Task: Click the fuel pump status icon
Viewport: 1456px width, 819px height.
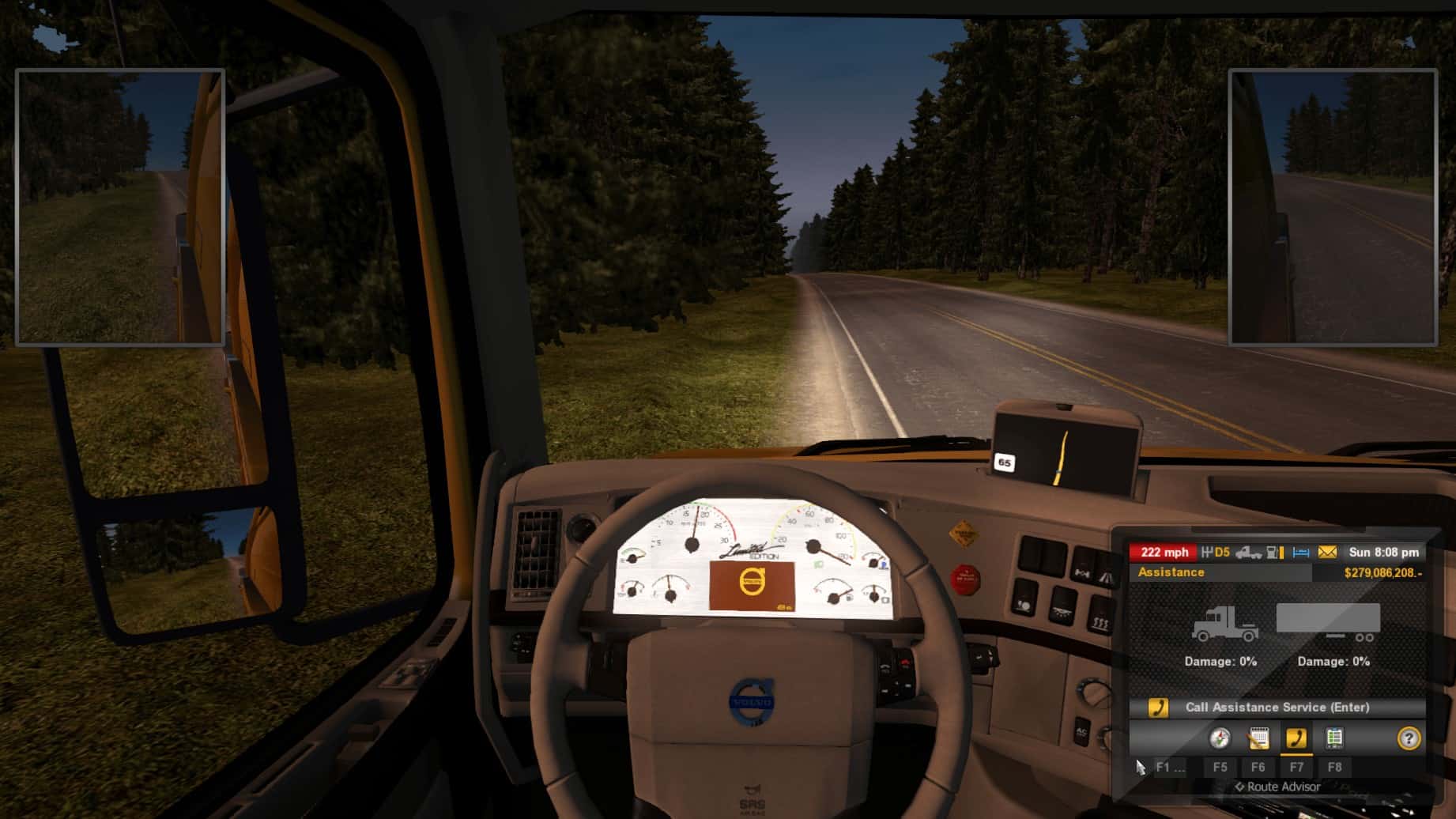Action: tap(1275, 553)
